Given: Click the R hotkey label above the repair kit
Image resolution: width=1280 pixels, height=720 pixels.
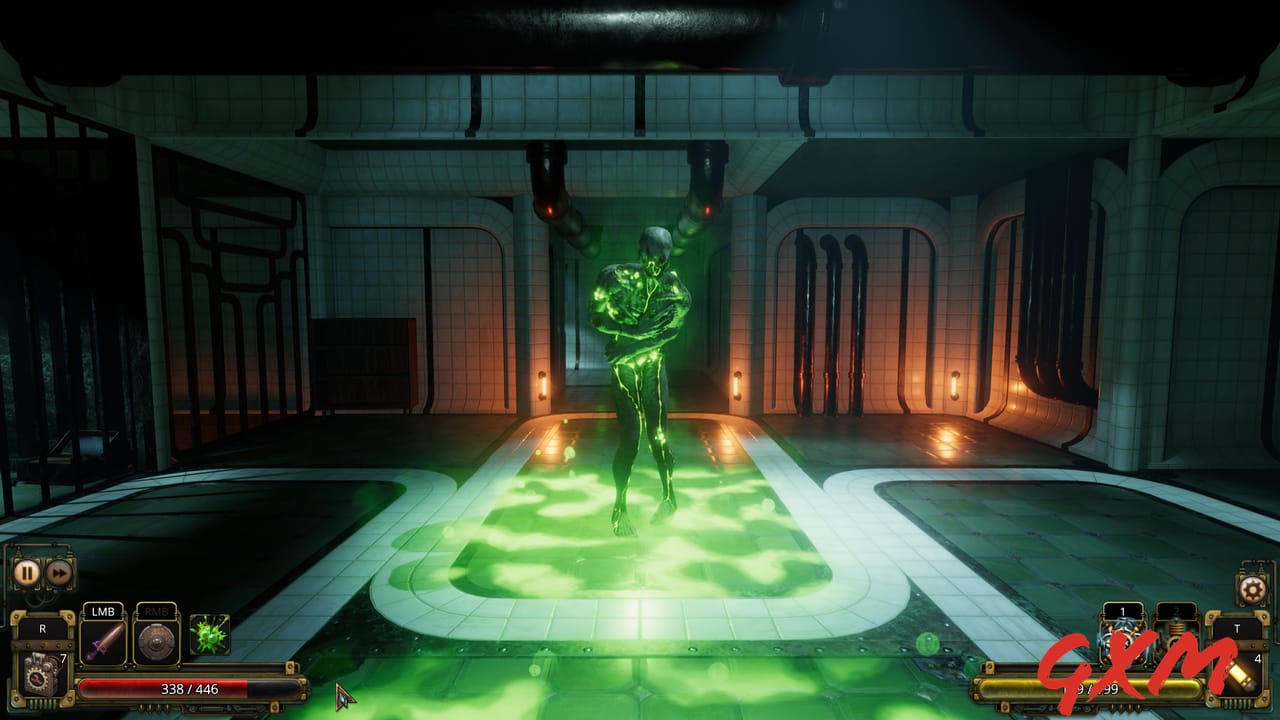Looking at the screenshot, I should point(42,628).
